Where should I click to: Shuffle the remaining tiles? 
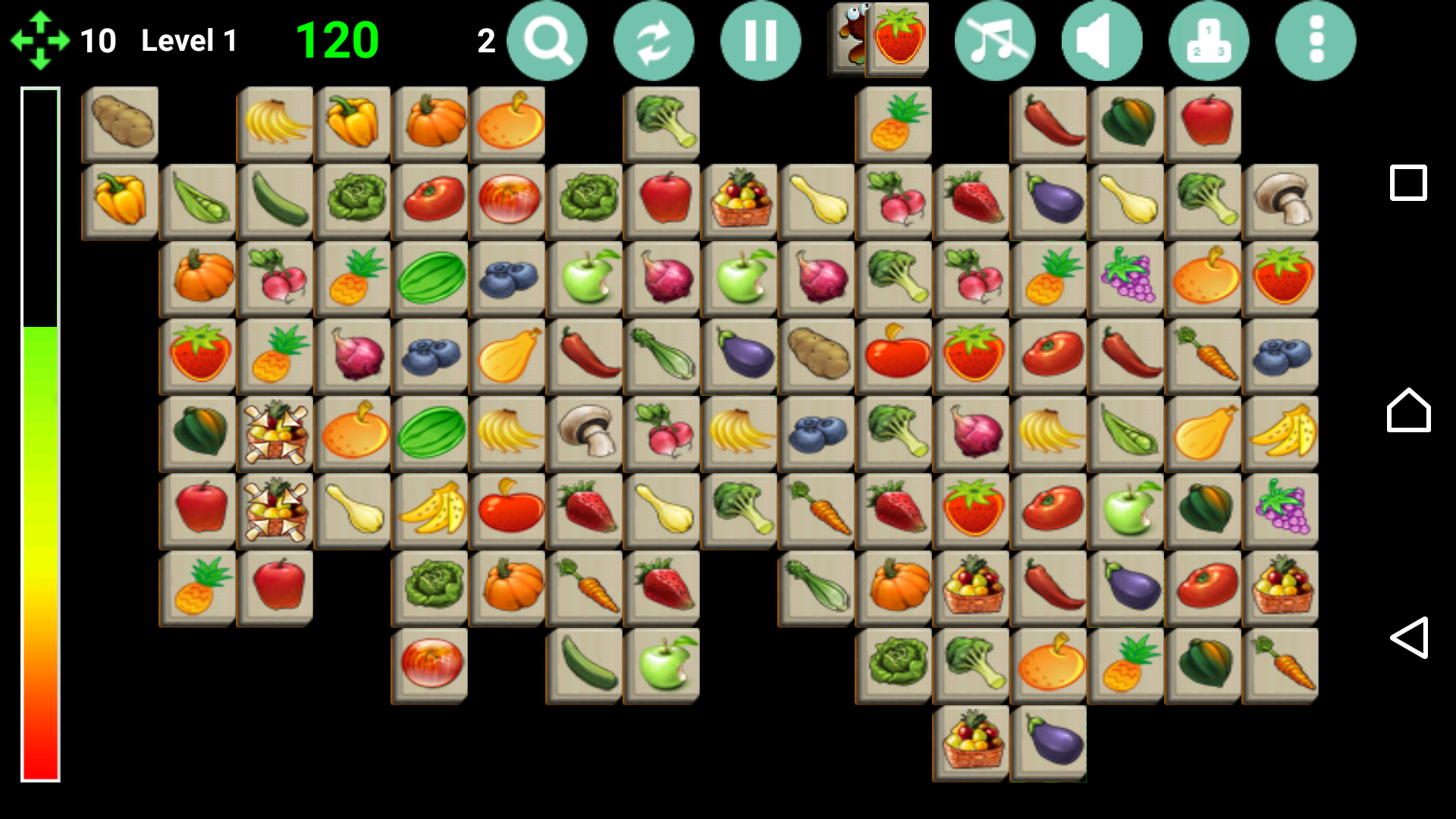(654, 42)
